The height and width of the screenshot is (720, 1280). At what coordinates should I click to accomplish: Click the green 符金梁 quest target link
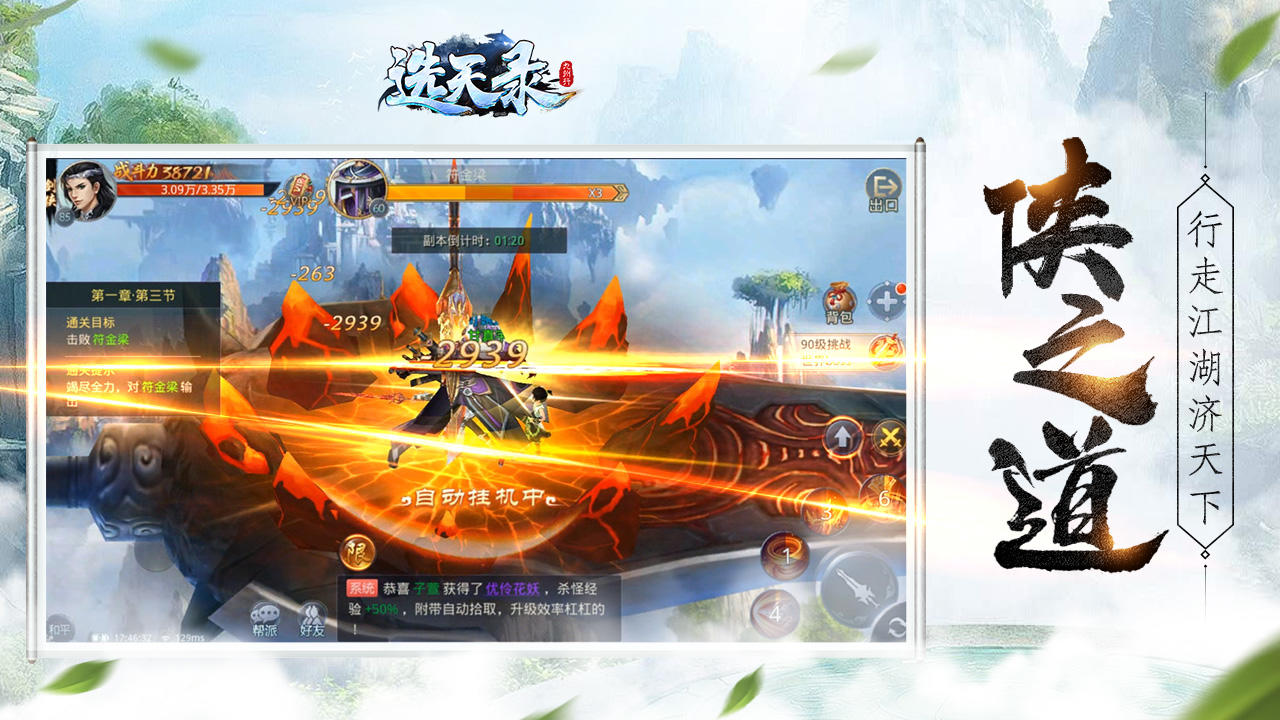110,339
